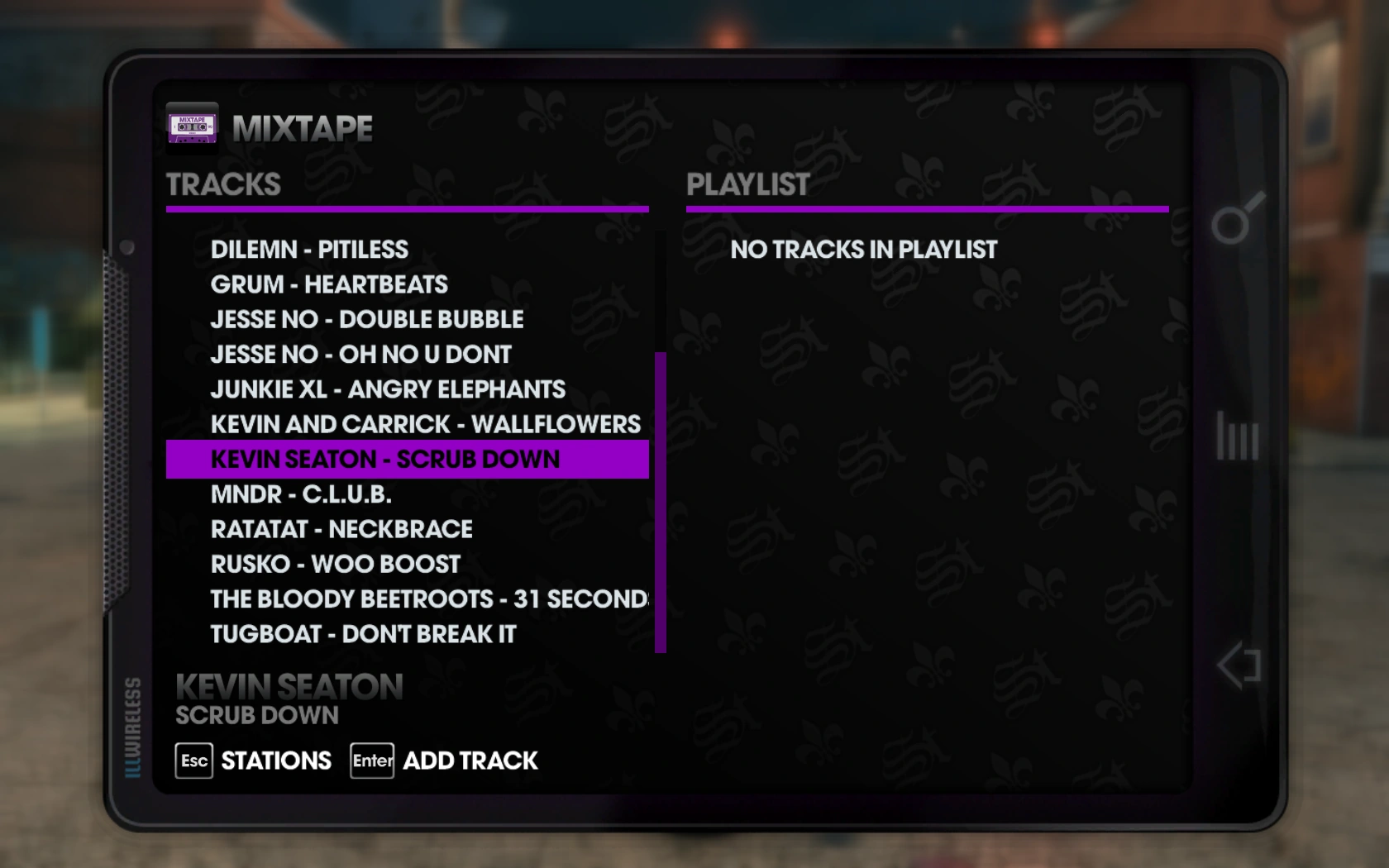Screen dimensions: 1389x868
Task: Open STATIONS
Action: pyautogui.click(x=274, y=760)
